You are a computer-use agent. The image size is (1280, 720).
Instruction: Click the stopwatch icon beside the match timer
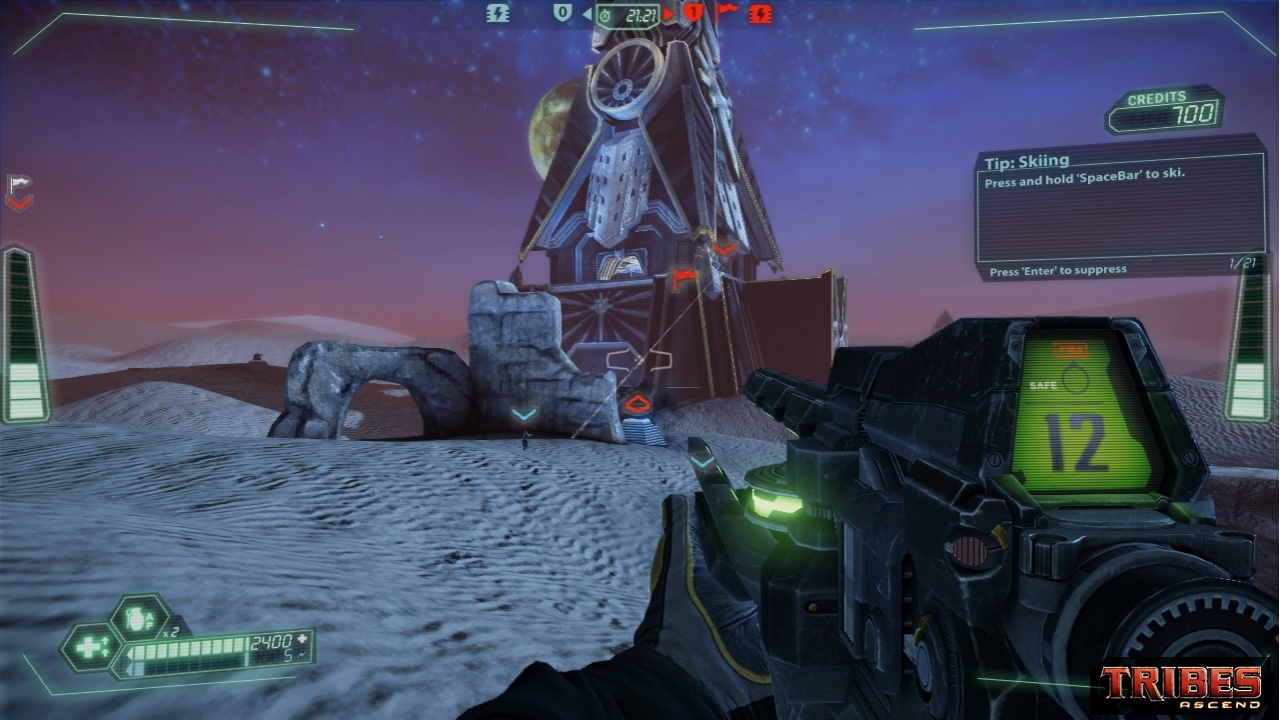point(603,16)
